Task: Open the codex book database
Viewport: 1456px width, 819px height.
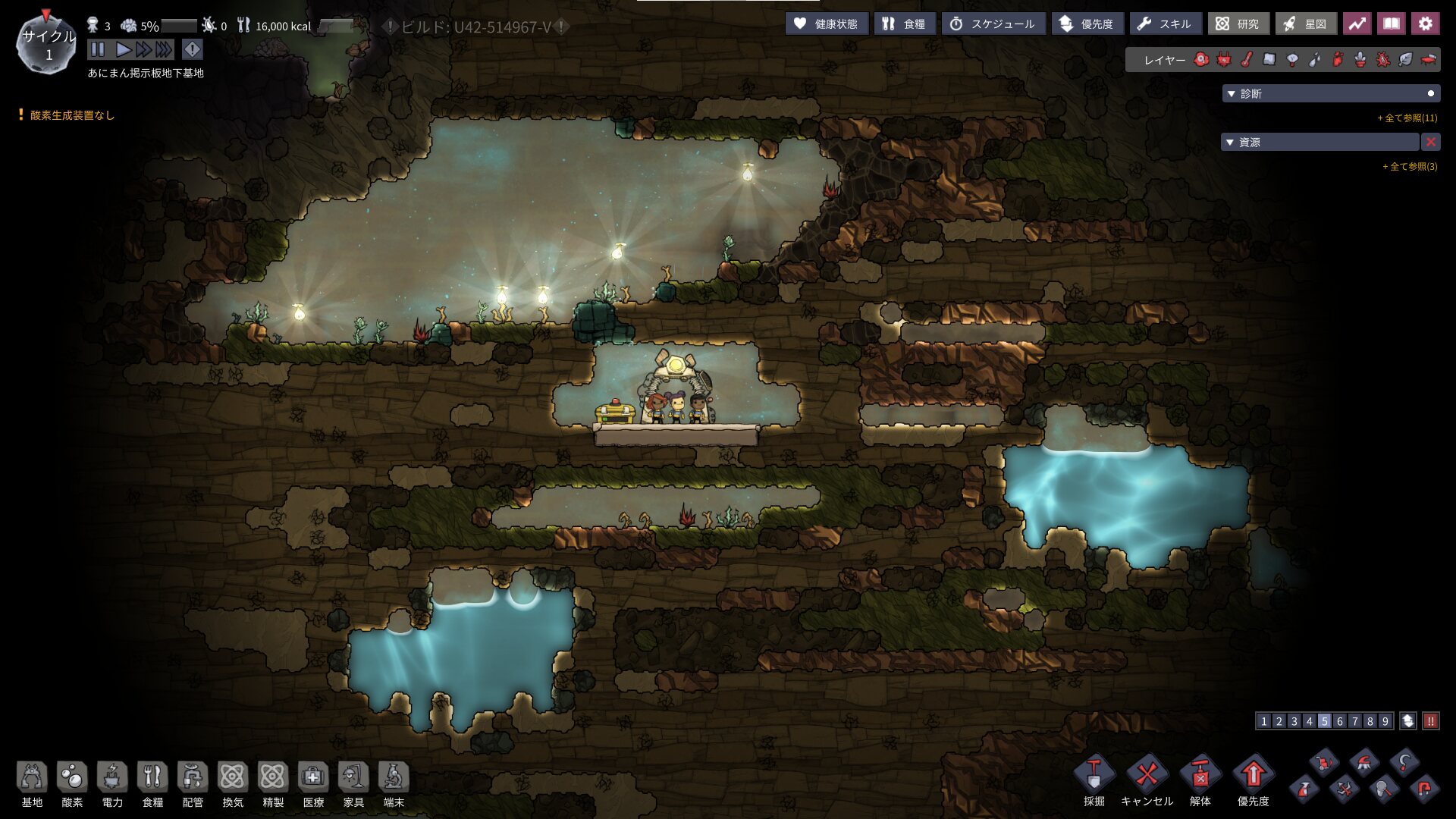Action: [x=1391, y=24]
